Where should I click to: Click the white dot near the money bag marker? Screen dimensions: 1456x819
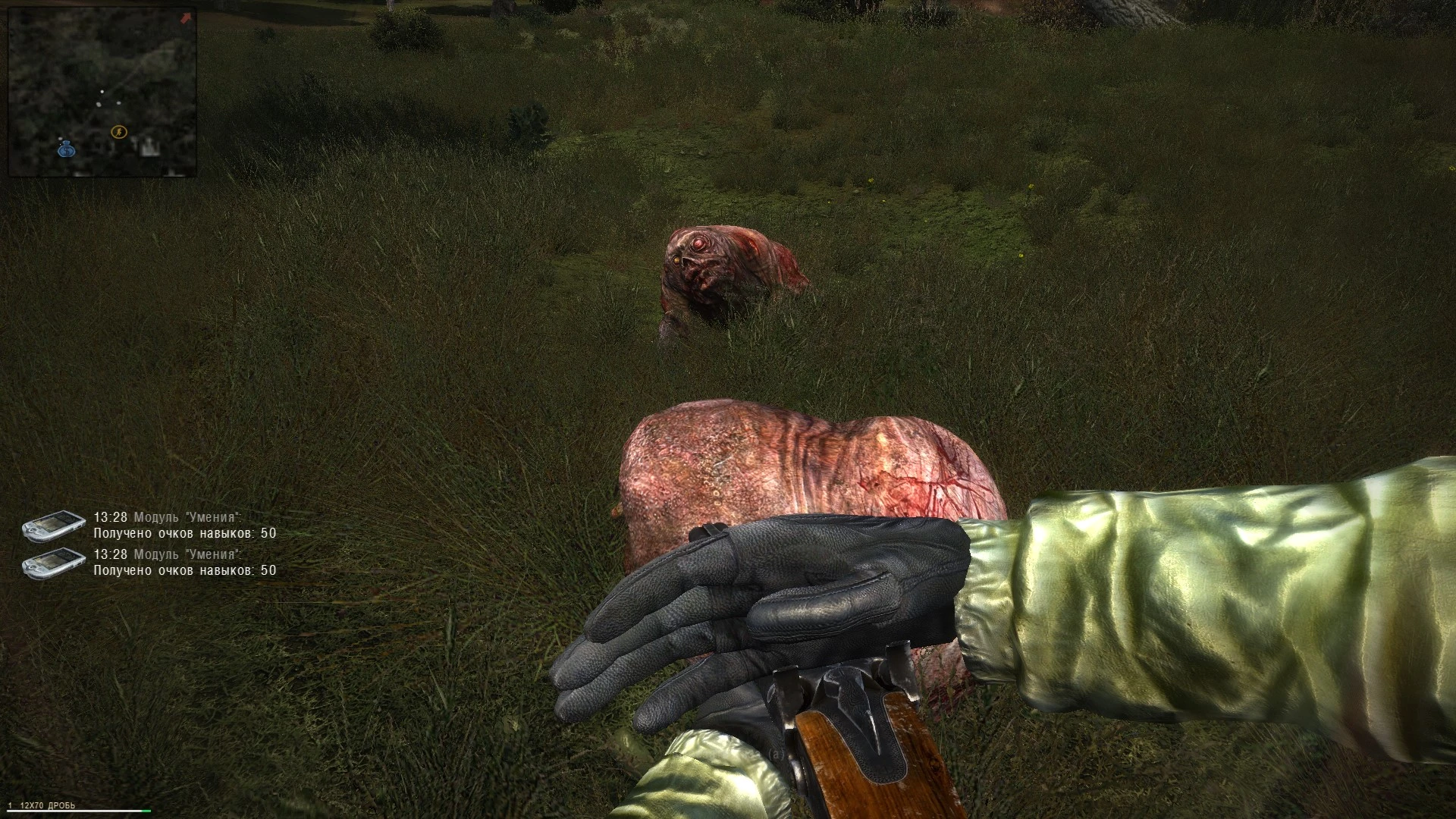[x=61, y=139]
